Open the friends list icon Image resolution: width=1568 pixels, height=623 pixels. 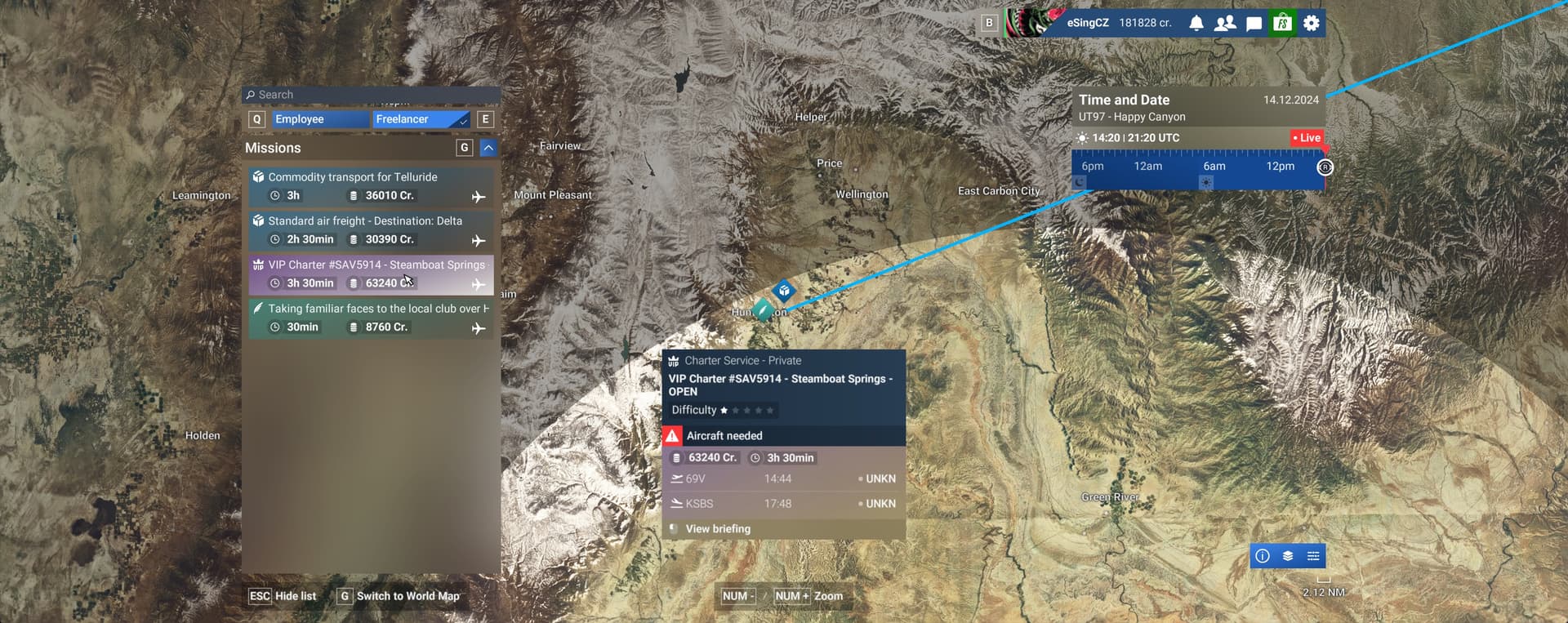coord(1225,23)
